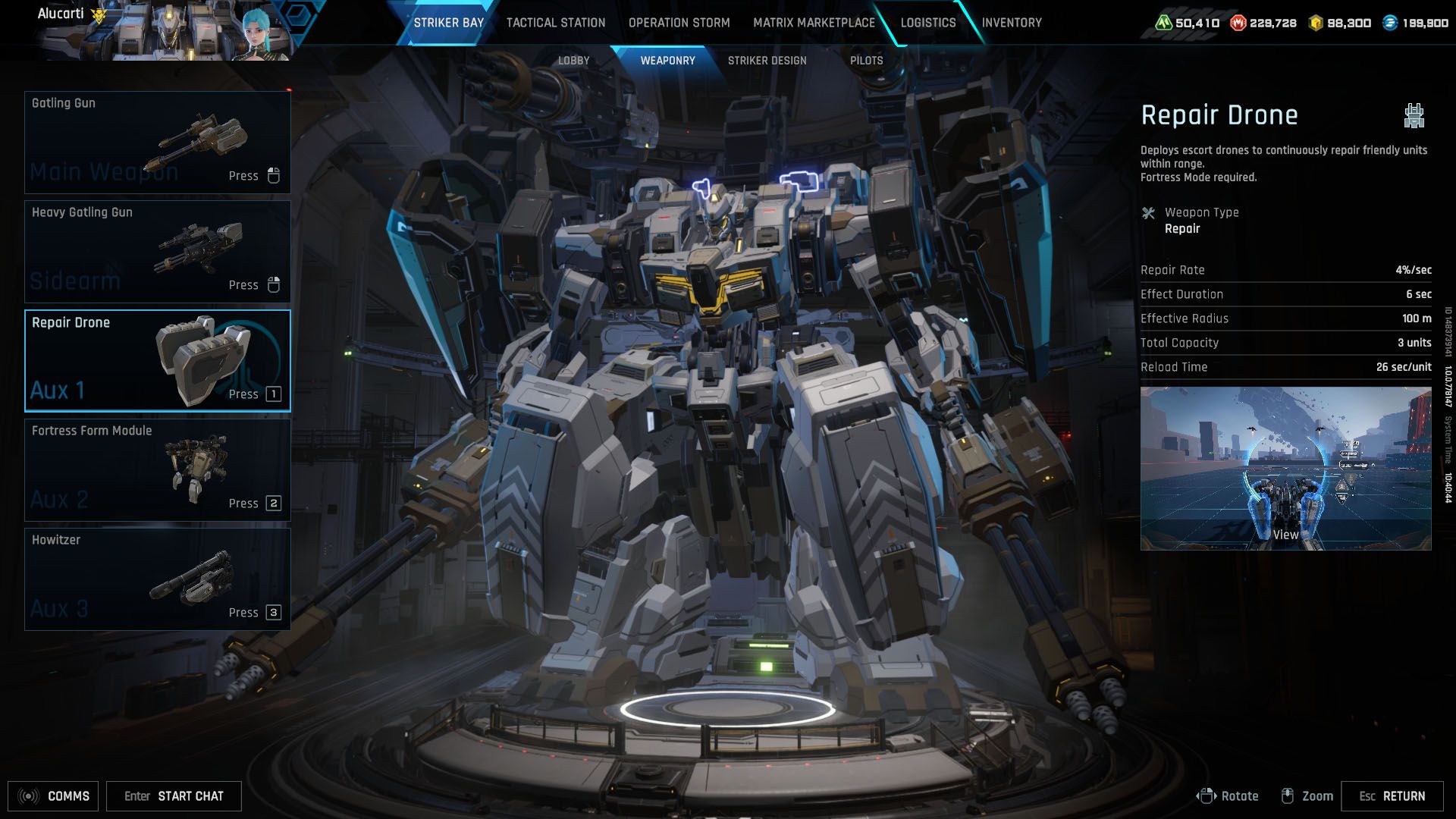Click the Zoom control icon near bottom right
1456x819 pixels.
click(1288, 795)
